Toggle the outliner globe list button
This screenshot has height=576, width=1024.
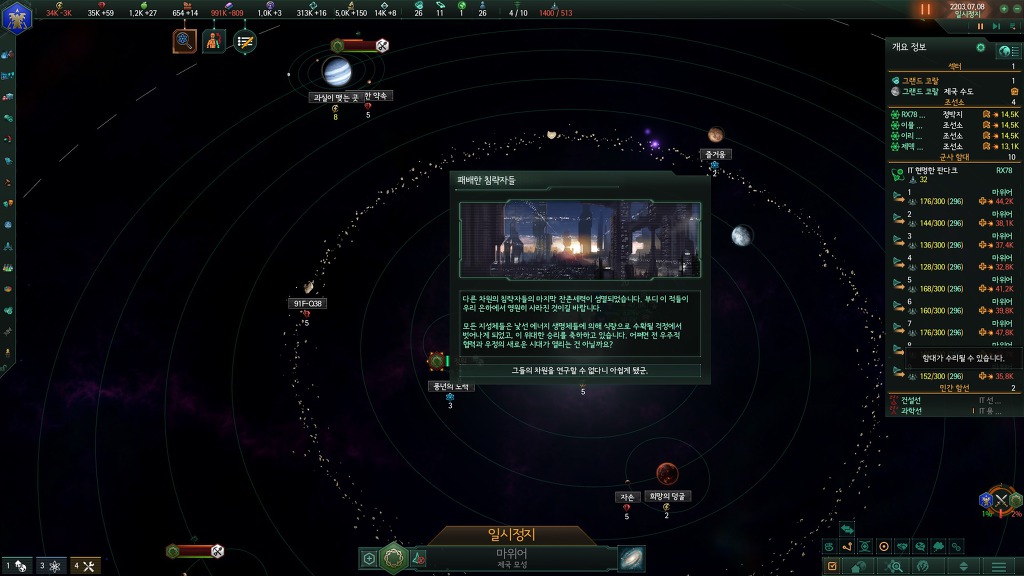tap(1006, 50)
